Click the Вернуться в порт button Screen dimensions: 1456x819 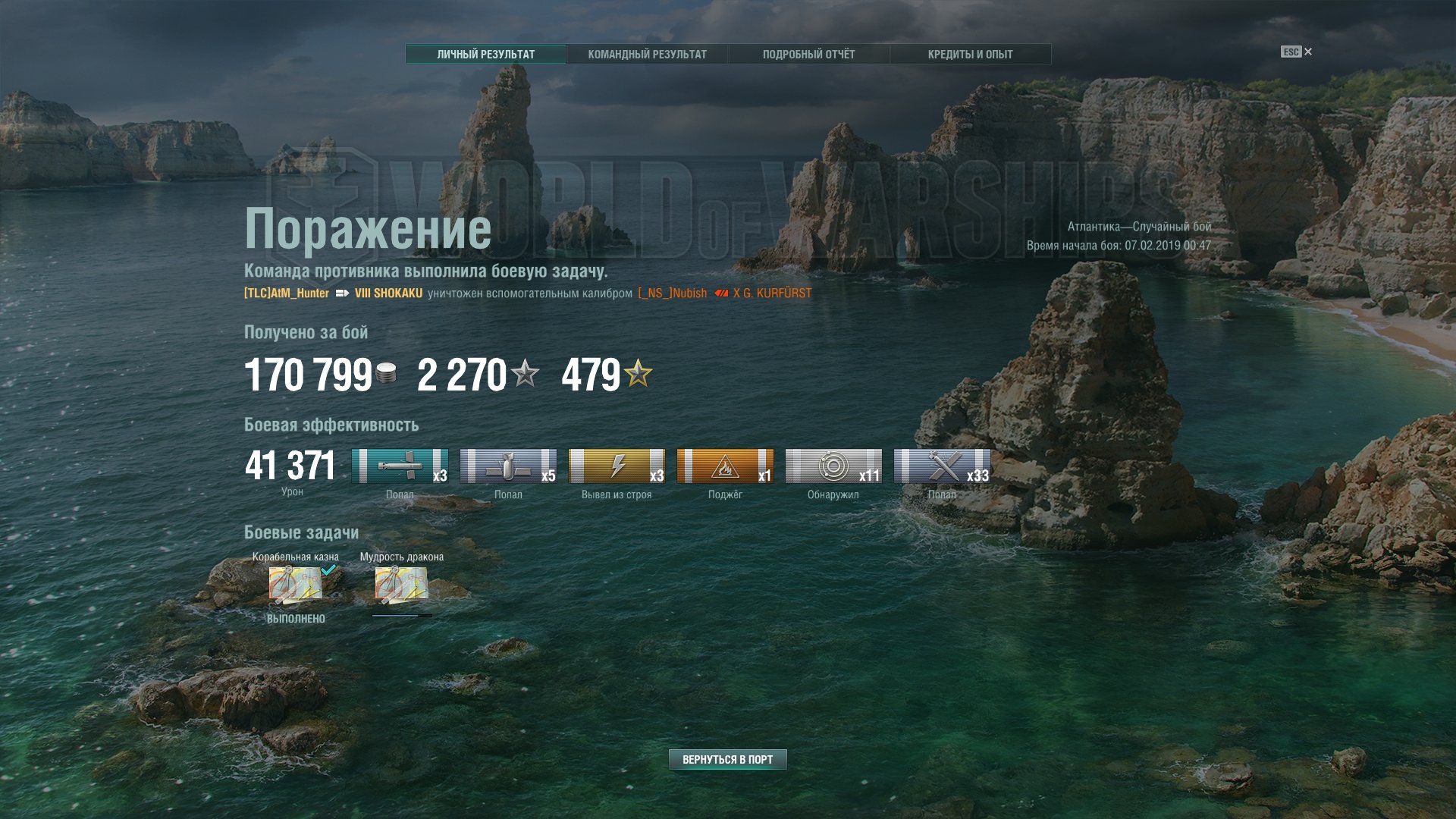[727, 759]
